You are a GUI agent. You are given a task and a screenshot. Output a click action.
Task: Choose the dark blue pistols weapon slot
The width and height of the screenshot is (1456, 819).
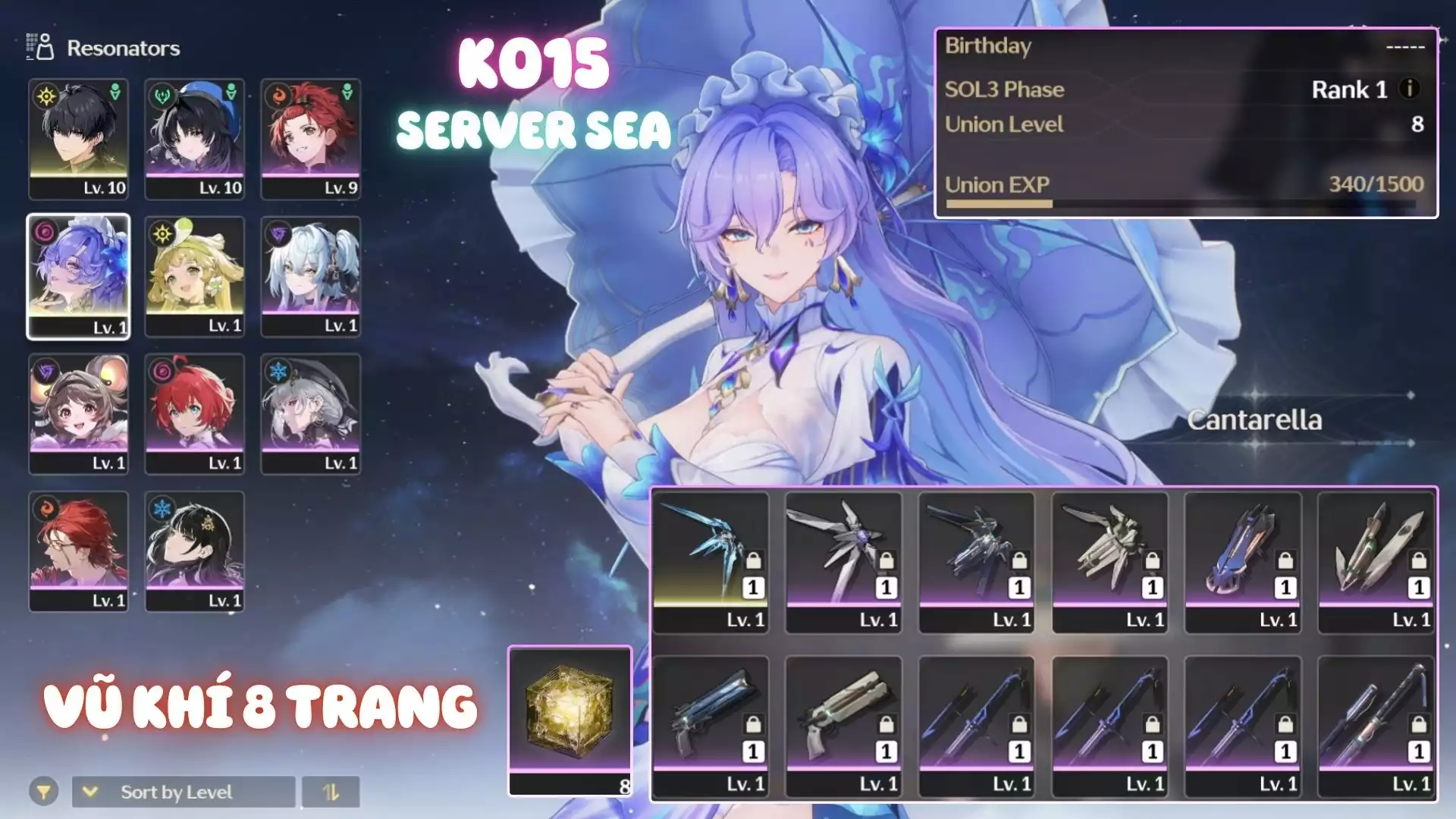click(x=711, y=726)
